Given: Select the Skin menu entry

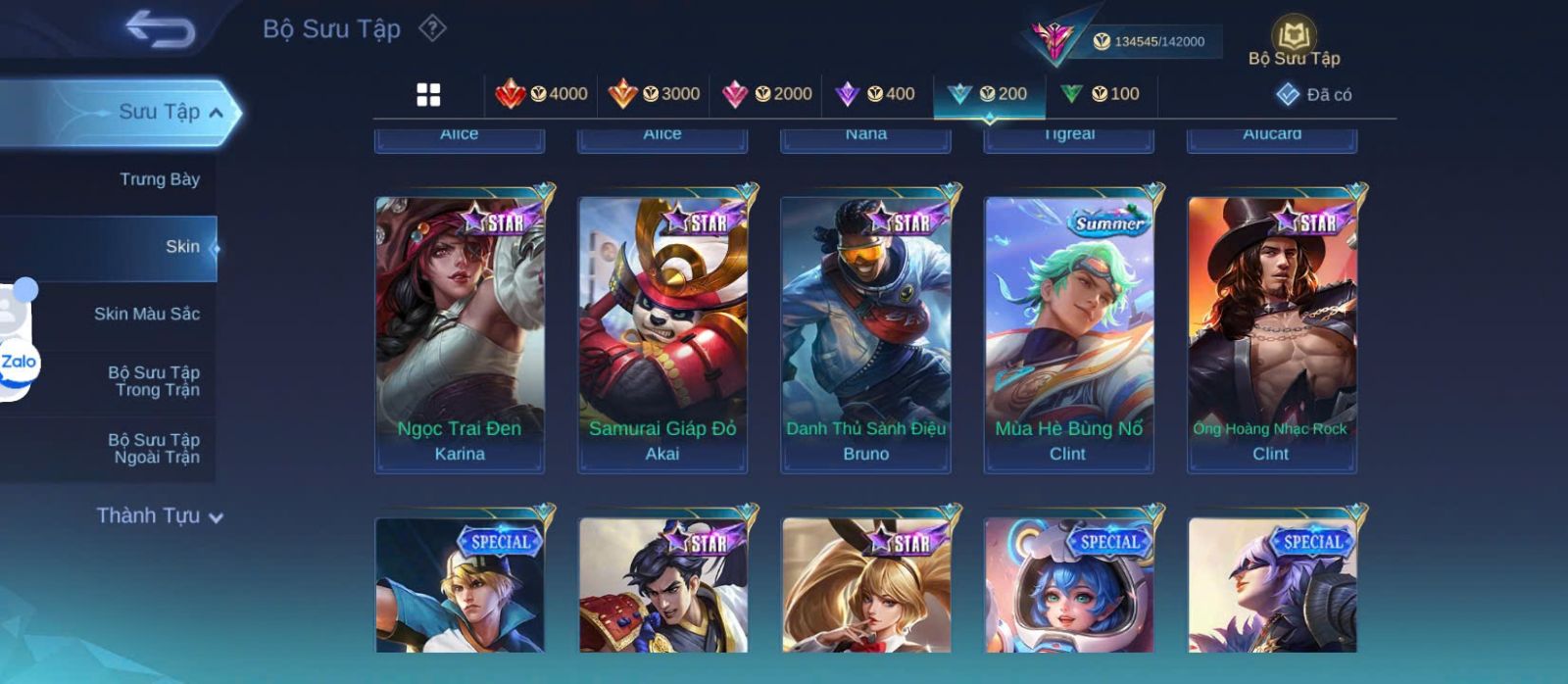Looking at the screenshot, I should (x=182, y=247).
